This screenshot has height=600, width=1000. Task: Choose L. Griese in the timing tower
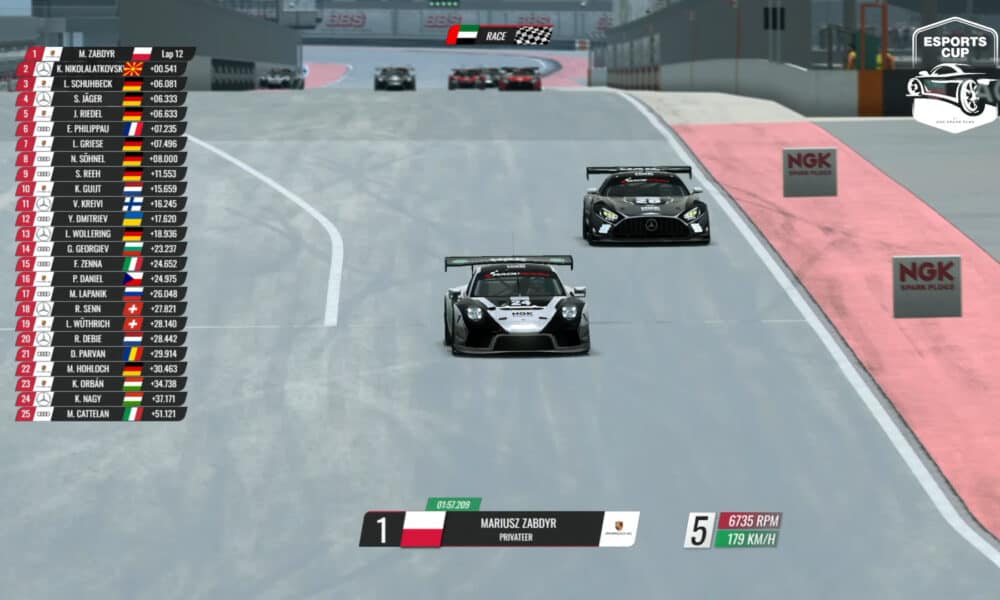[x=98, y=144]
